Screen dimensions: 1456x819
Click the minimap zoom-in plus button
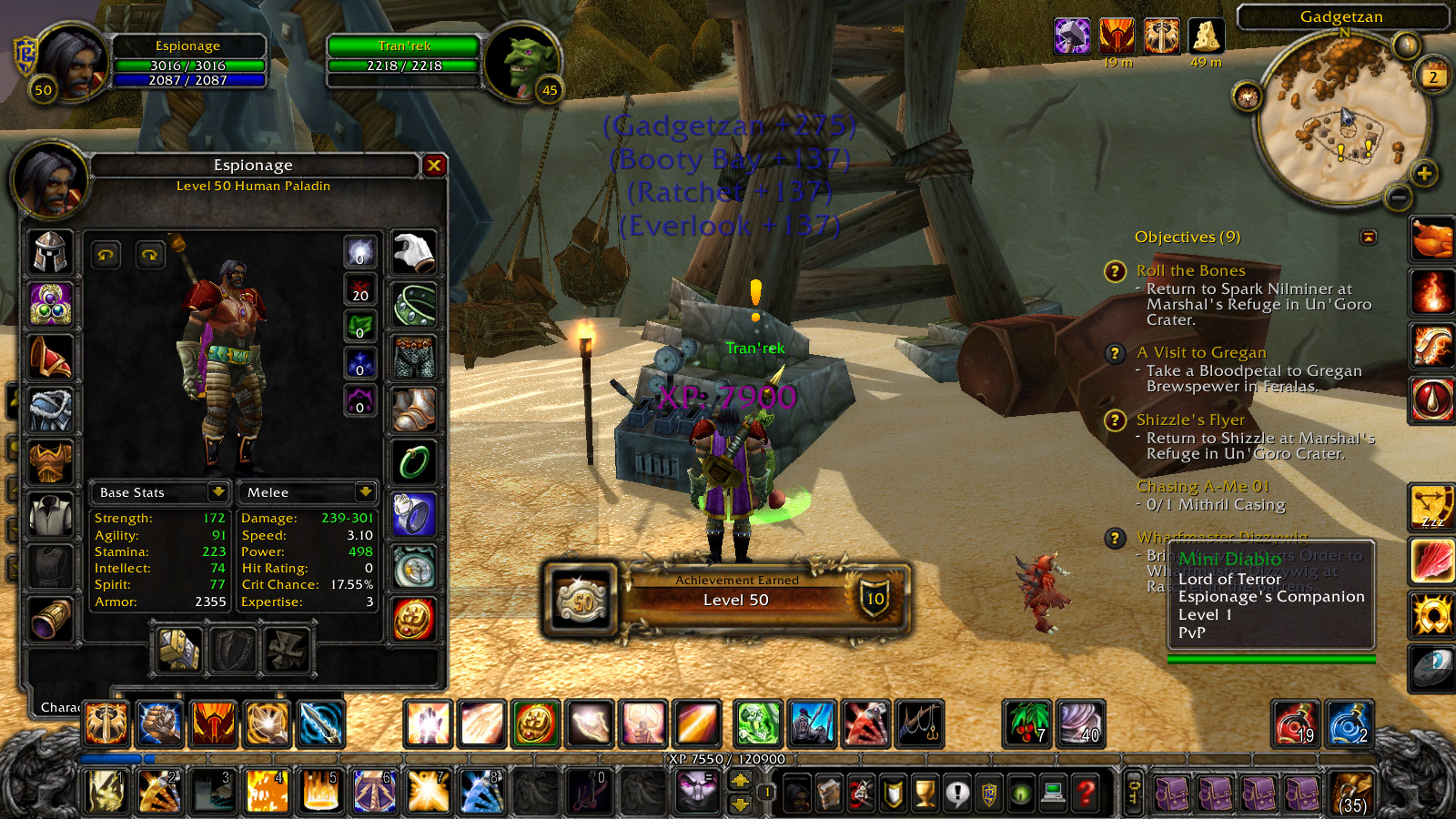point(1424,173)
